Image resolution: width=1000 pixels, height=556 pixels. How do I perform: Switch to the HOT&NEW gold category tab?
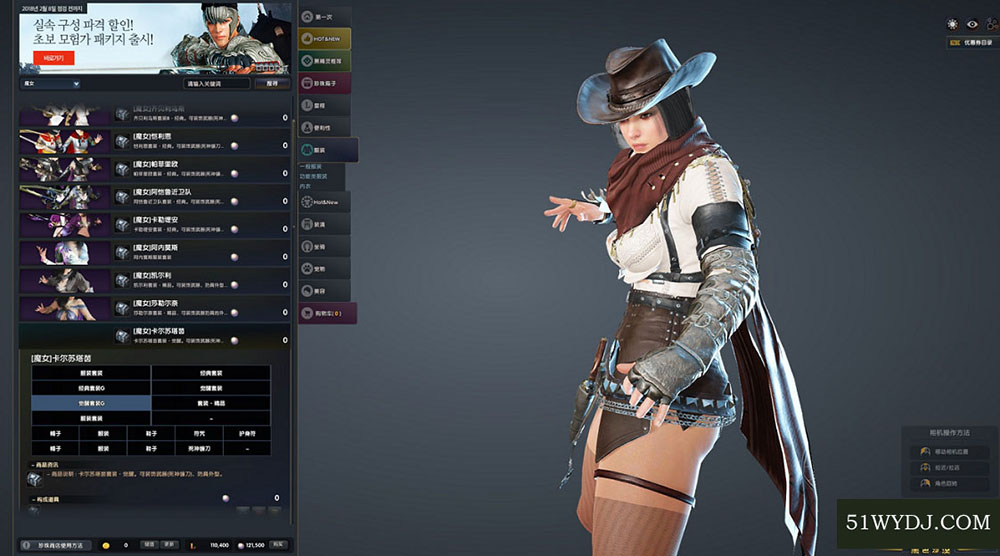click(x=325, y=38)
